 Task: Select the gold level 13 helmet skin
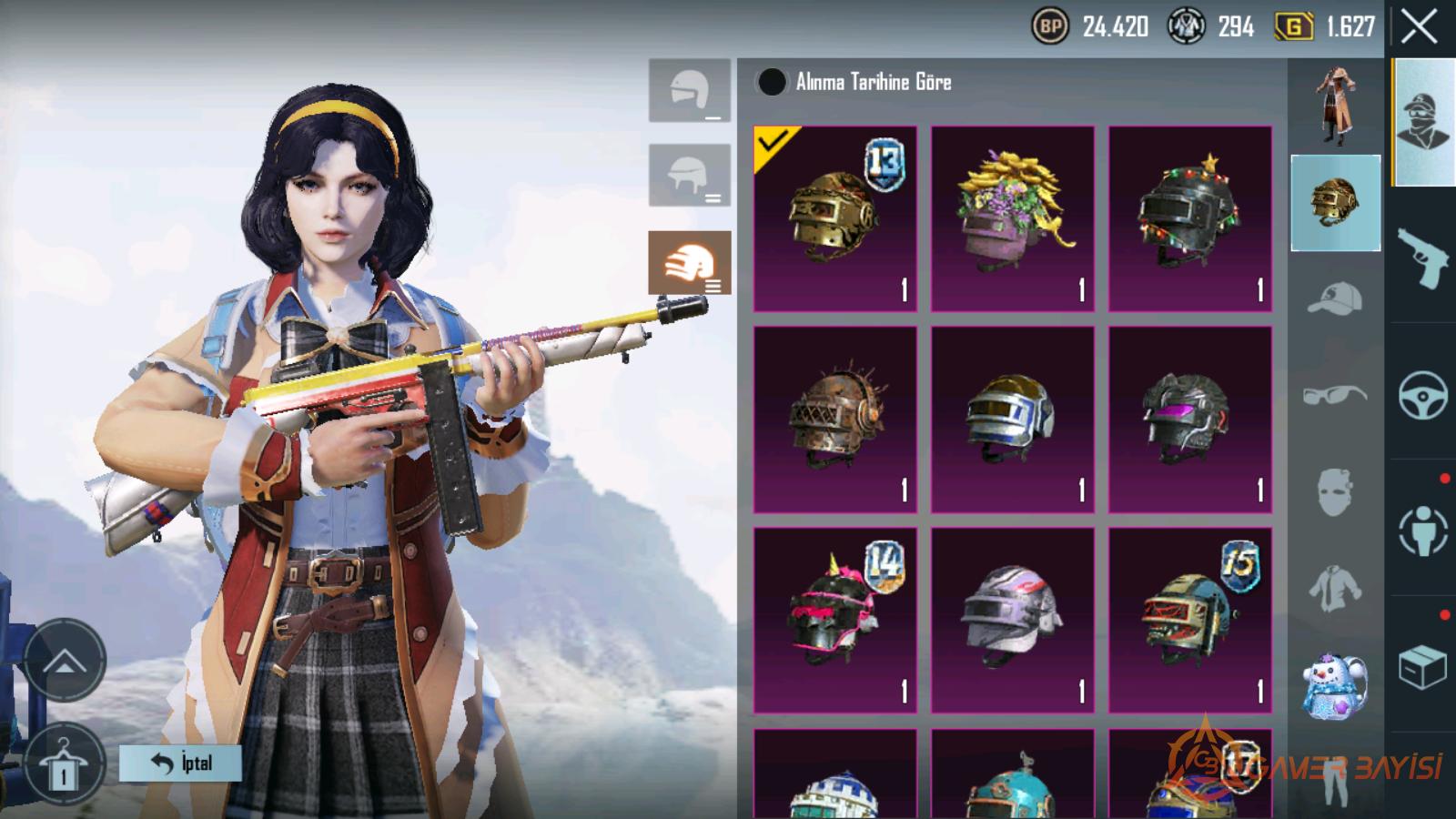click(x=834, y=218)
